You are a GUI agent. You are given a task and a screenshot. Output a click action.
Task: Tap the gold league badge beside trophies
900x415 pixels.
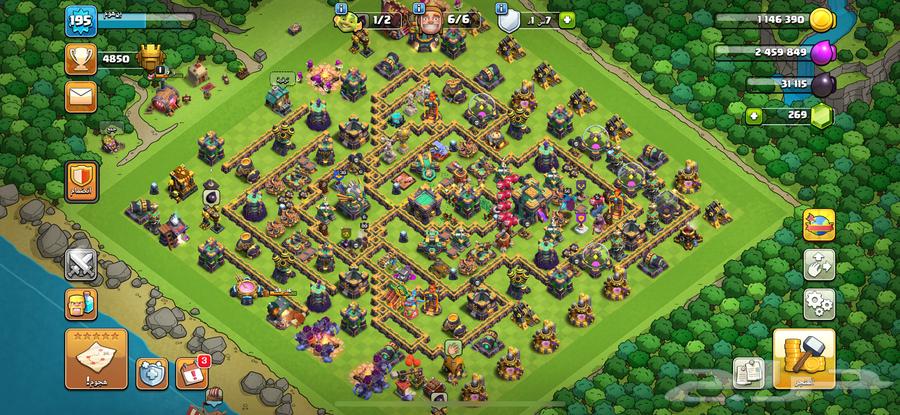coord(149,57)
